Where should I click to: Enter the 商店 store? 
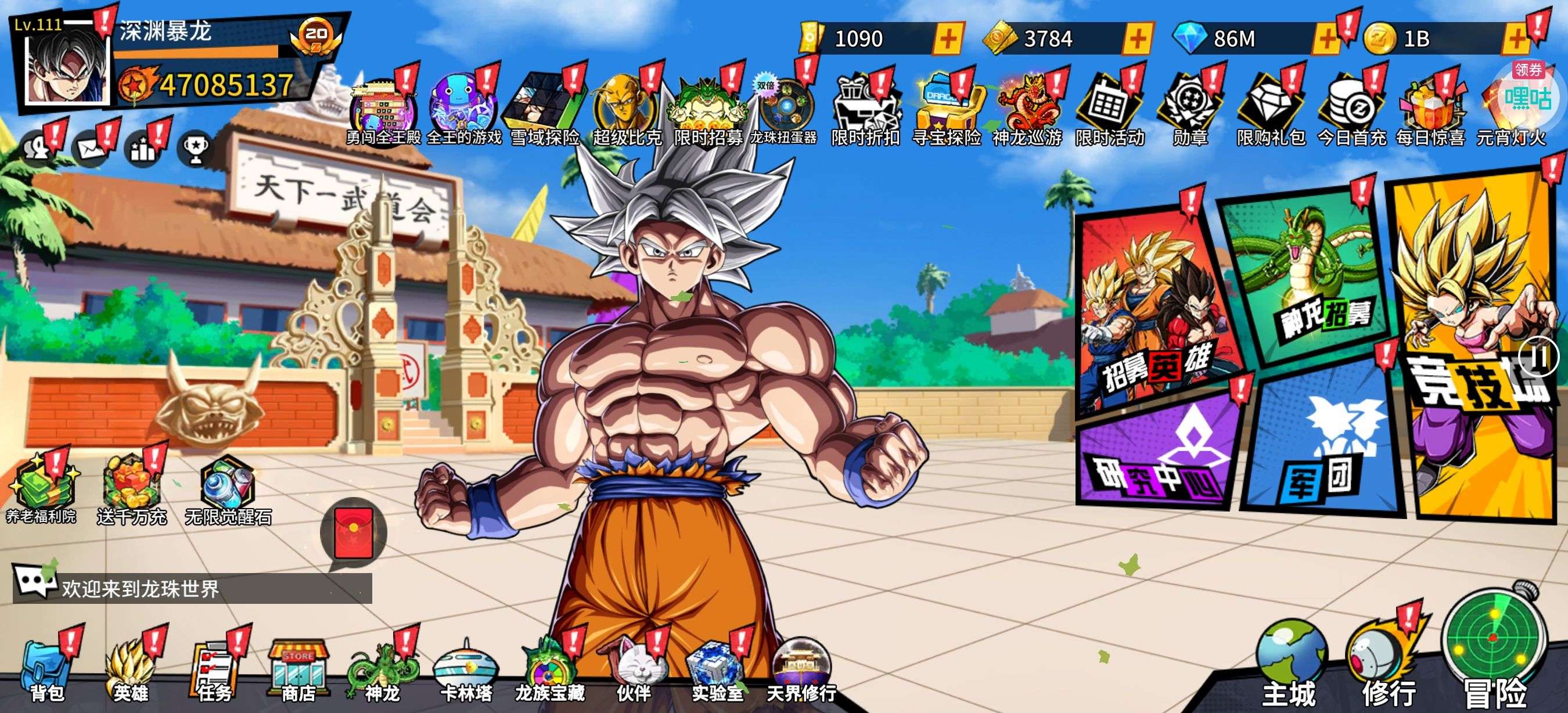click(x=298, y=671)
